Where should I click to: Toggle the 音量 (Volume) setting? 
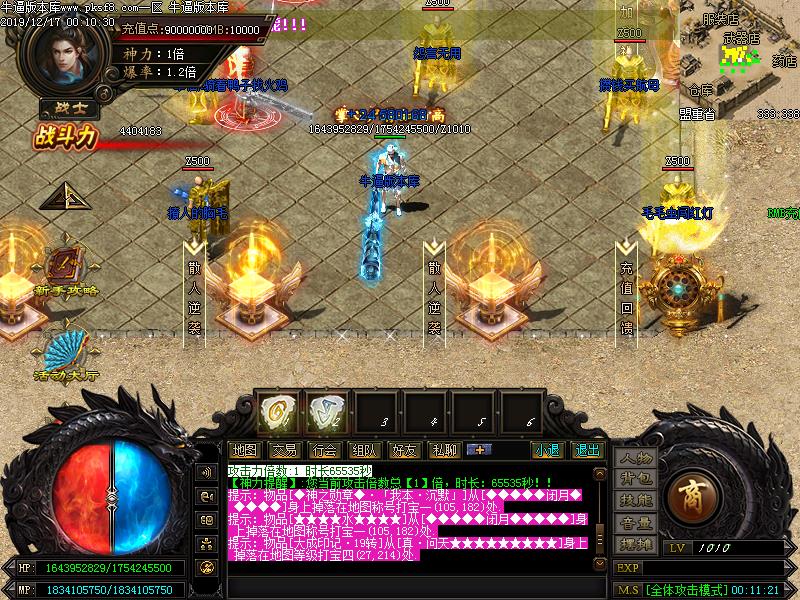636,522
